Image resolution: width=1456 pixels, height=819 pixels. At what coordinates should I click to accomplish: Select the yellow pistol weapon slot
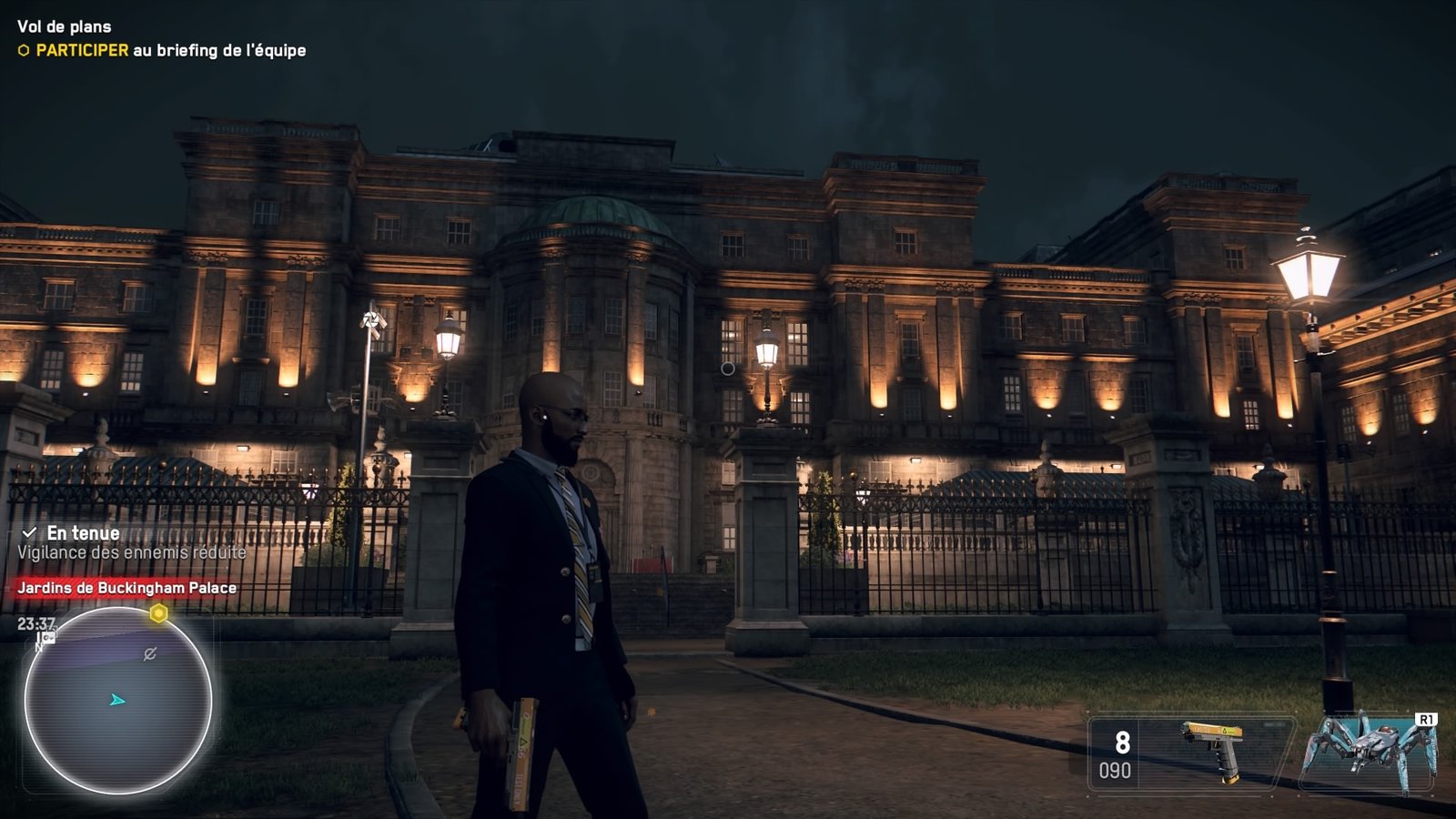click(x=1211, y=750)
